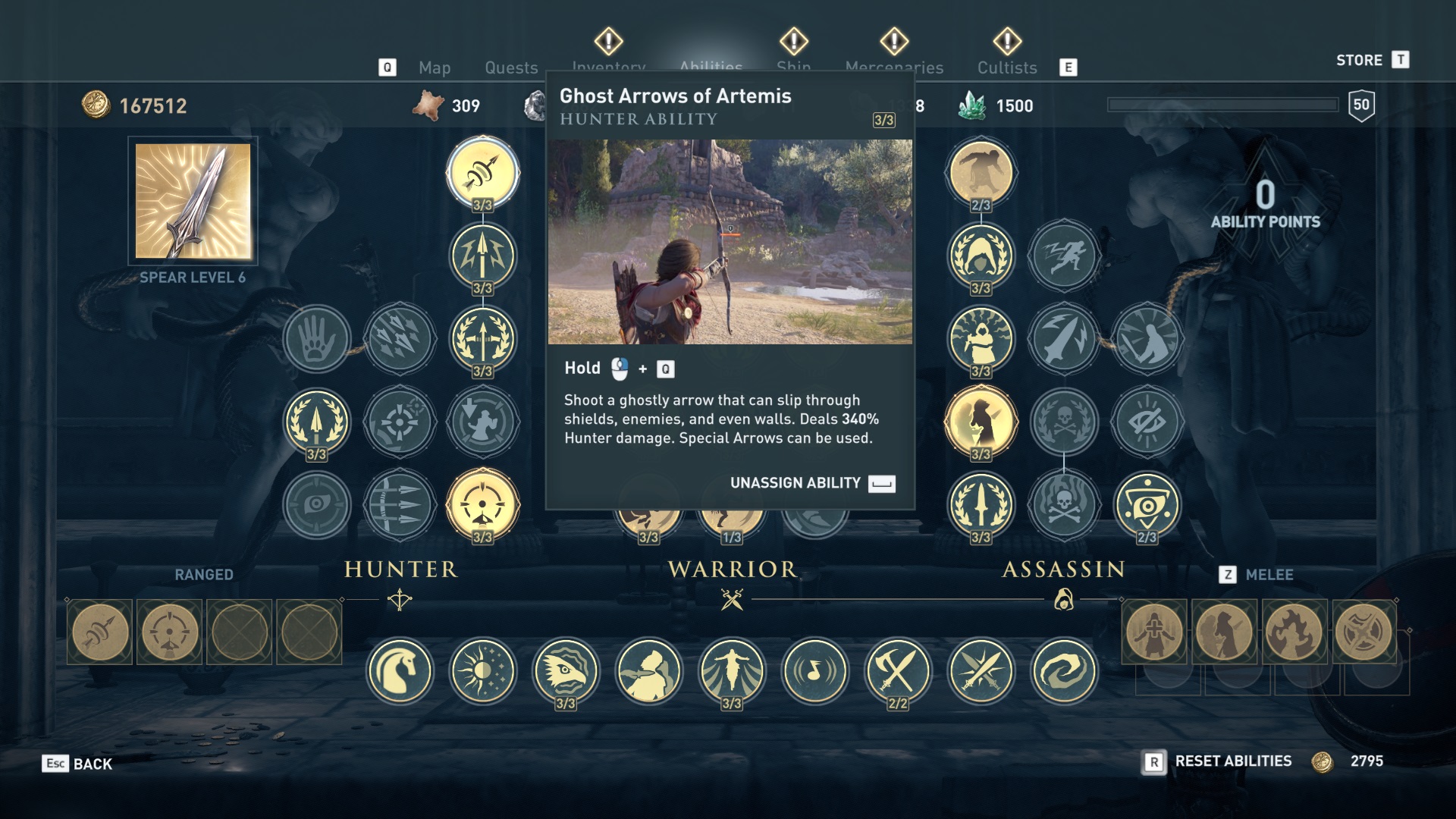
Task: Choose the skull and crossbones assassin ability
Action: point(1064,421)
